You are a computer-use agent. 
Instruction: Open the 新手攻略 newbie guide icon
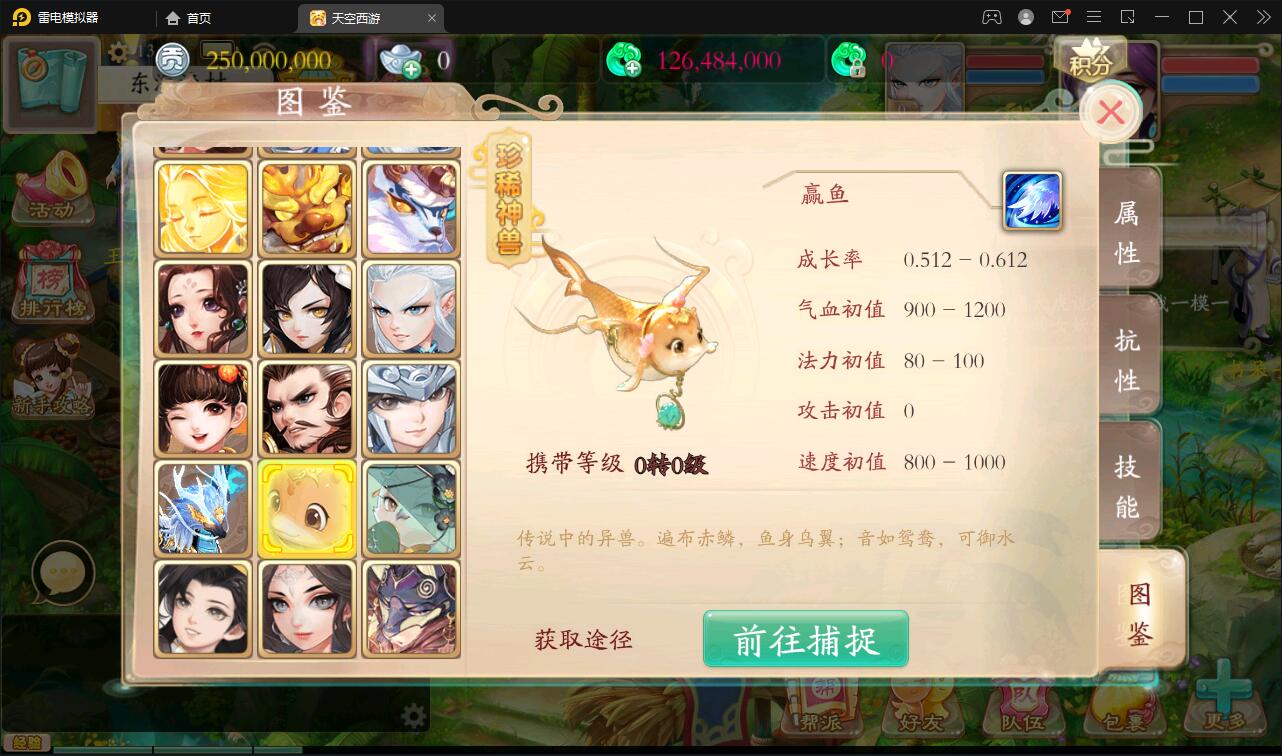click(50, 390)
